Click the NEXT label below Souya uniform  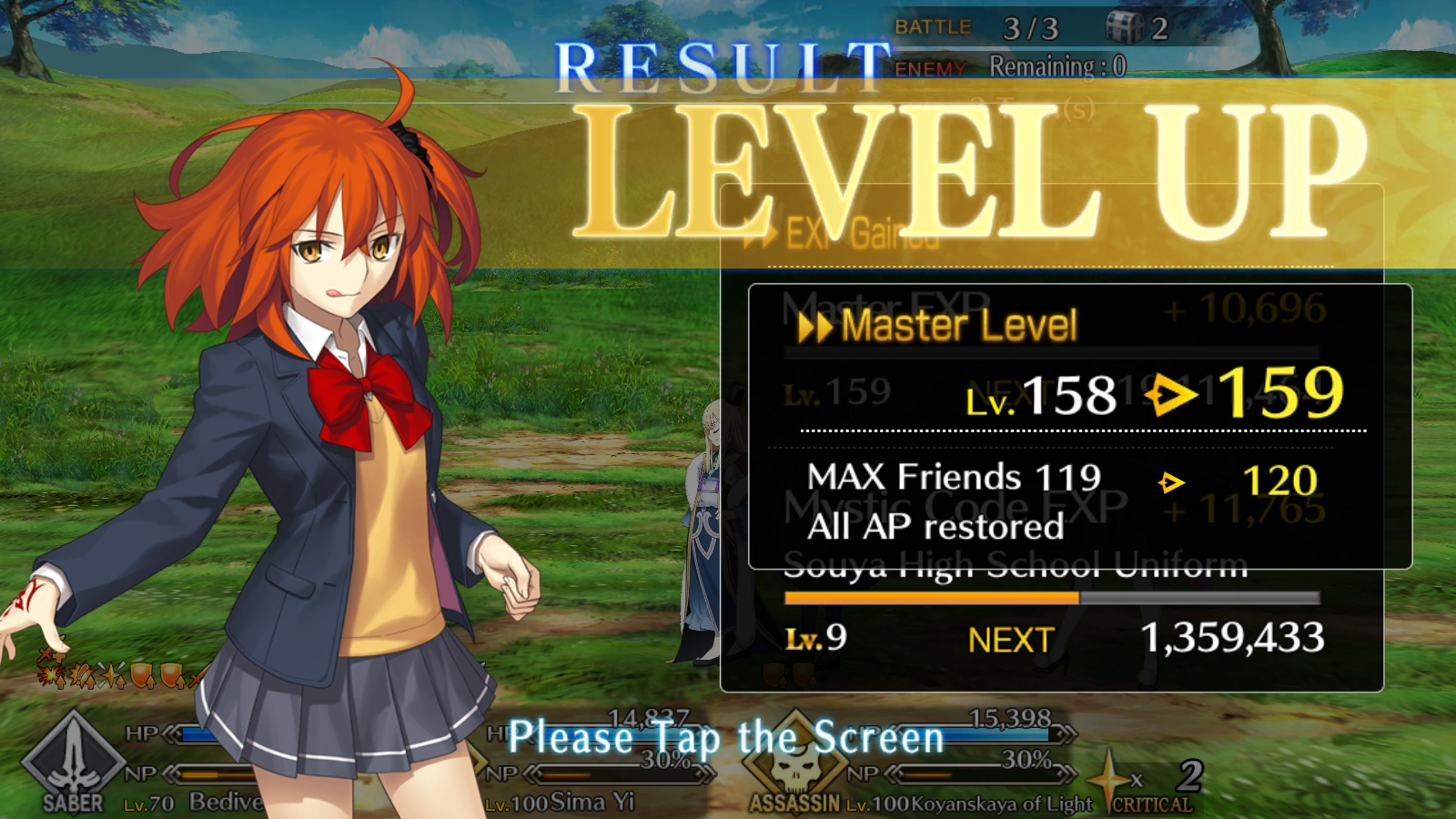coord(1010,640)
